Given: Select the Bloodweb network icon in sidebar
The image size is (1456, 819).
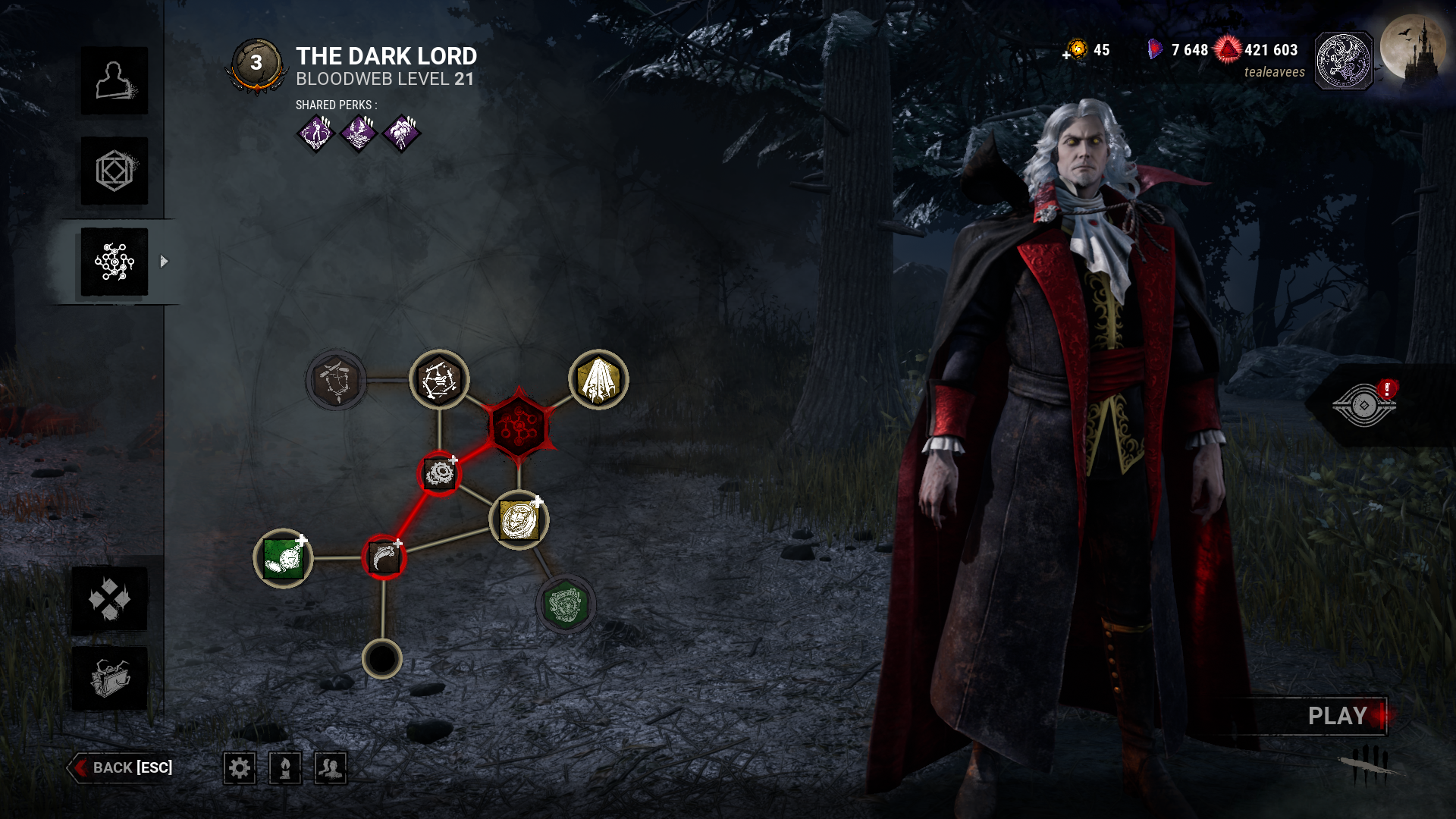Looking at the screenshot, I should pos(114,260).
